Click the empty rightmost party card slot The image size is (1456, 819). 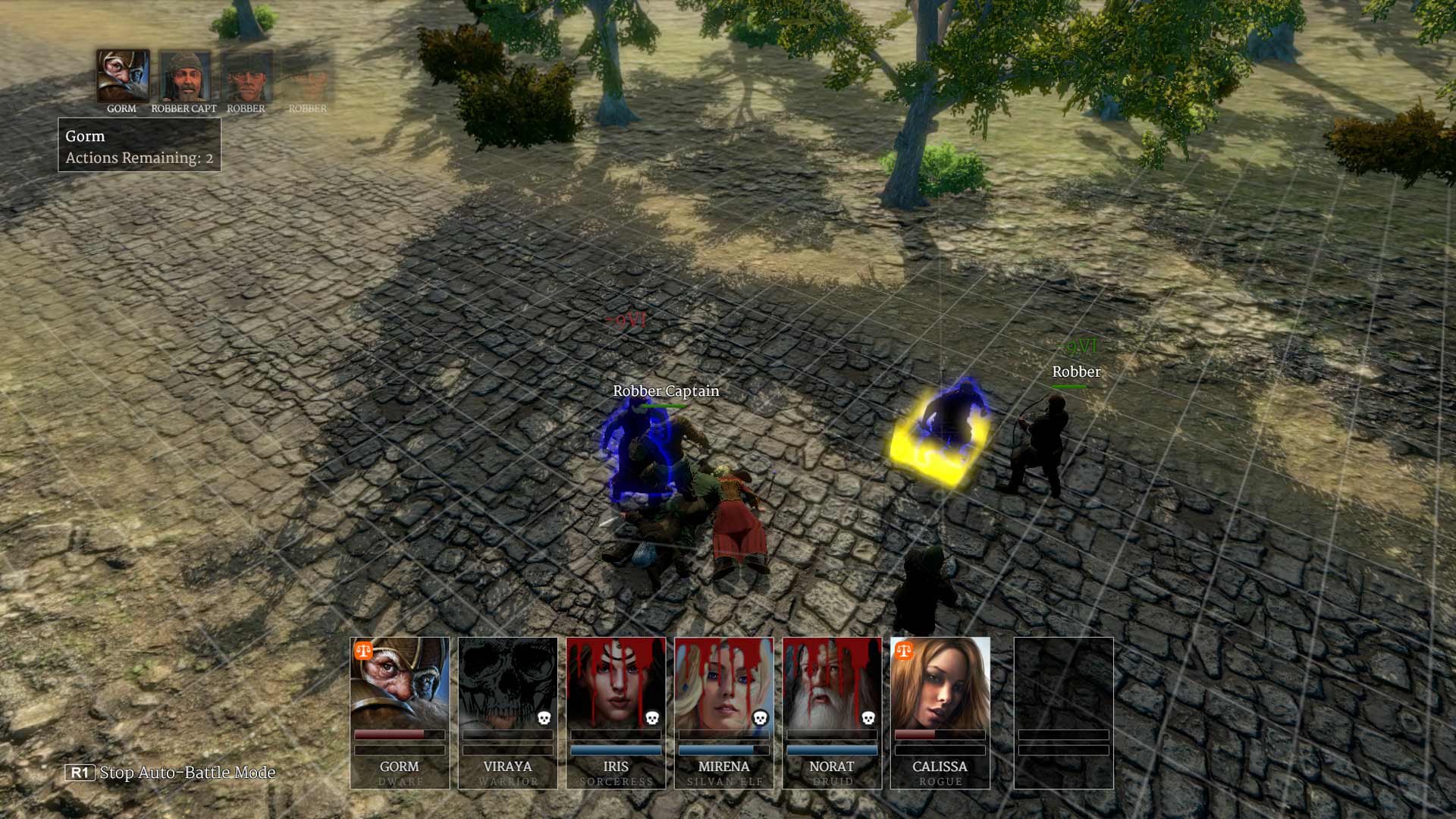point(1063,713)
